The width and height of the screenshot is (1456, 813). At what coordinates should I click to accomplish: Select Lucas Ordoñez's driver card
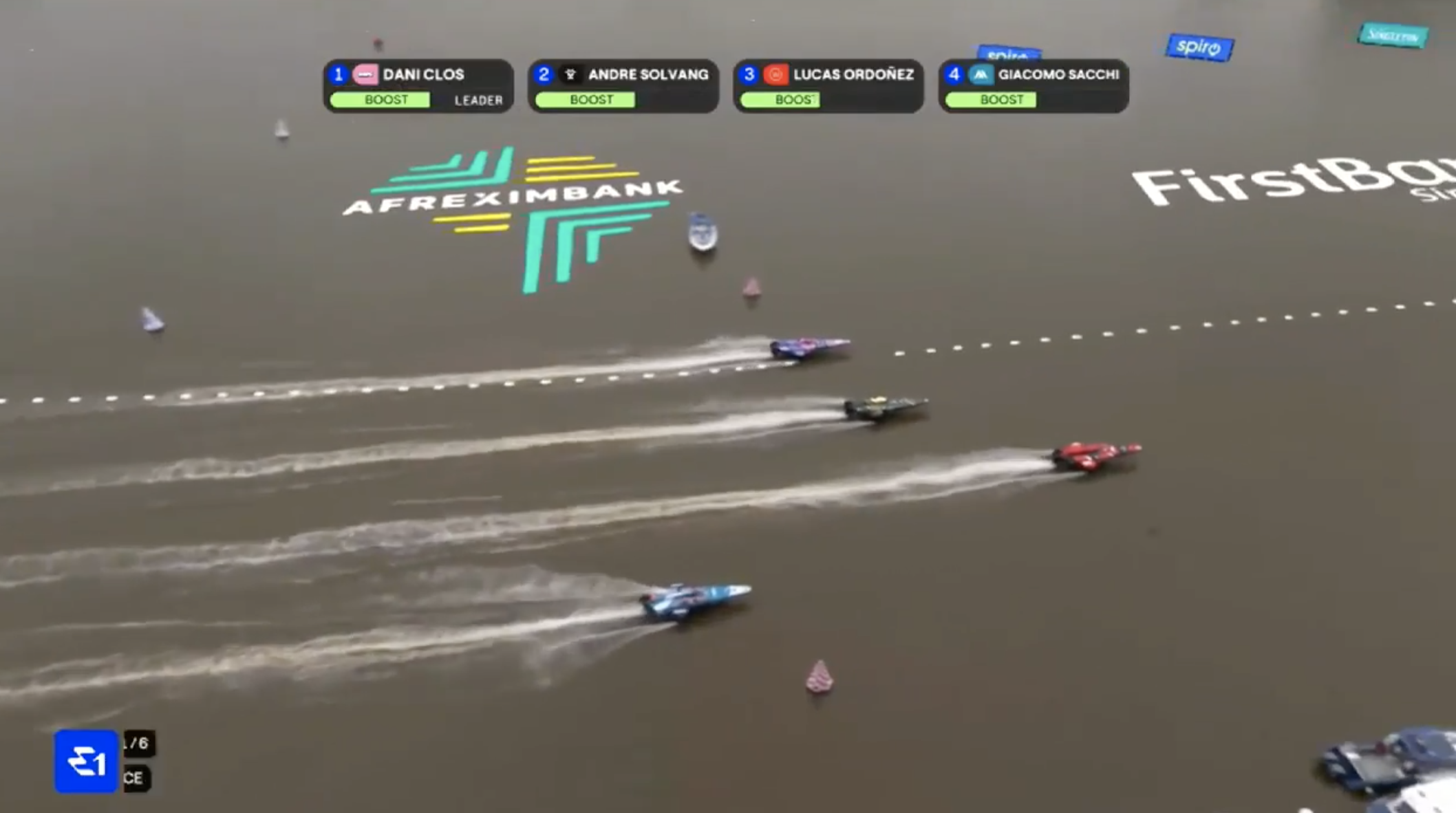828,86
